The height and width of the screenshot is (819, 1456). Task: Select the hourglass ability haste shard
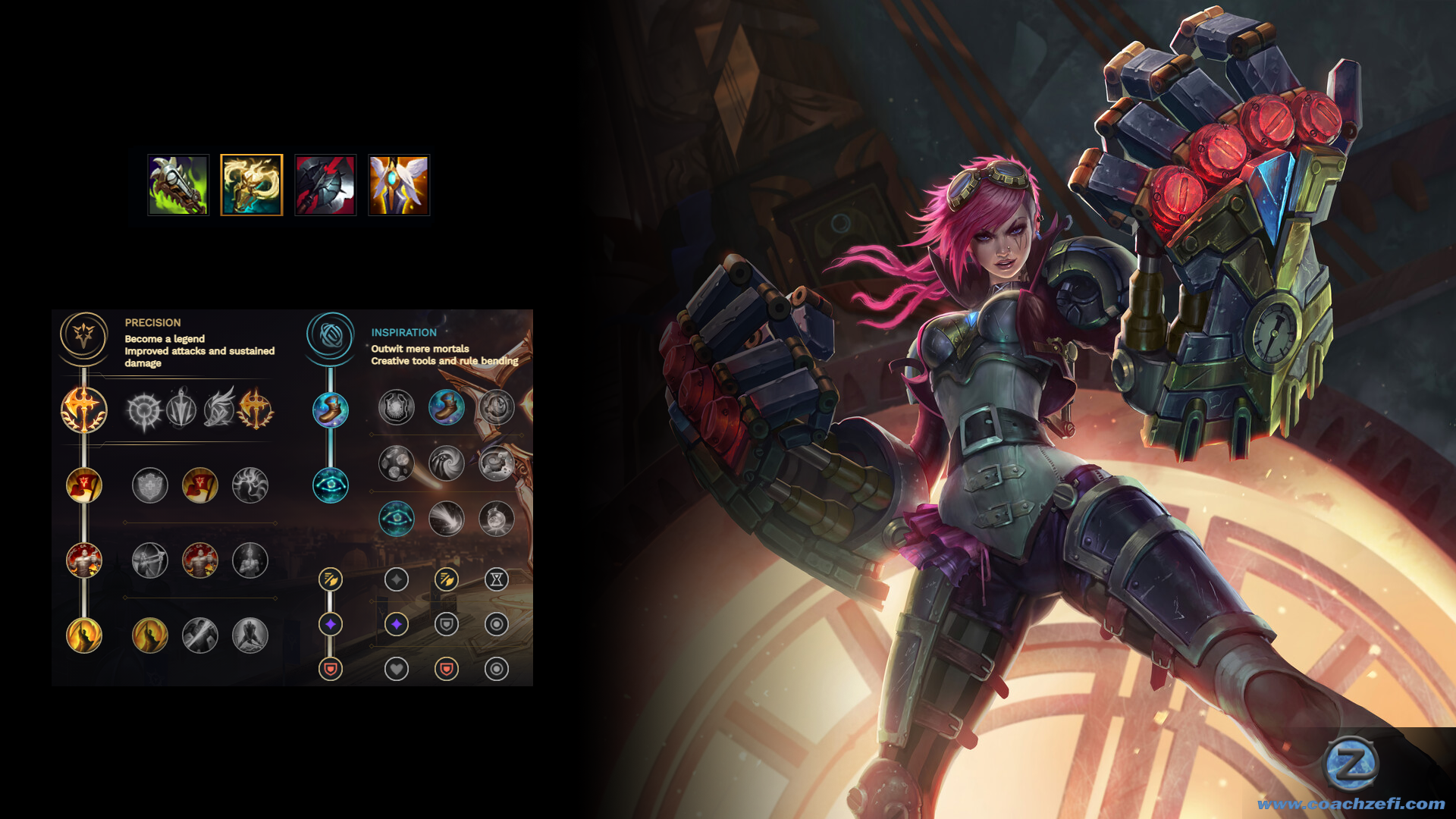[497, 580]
